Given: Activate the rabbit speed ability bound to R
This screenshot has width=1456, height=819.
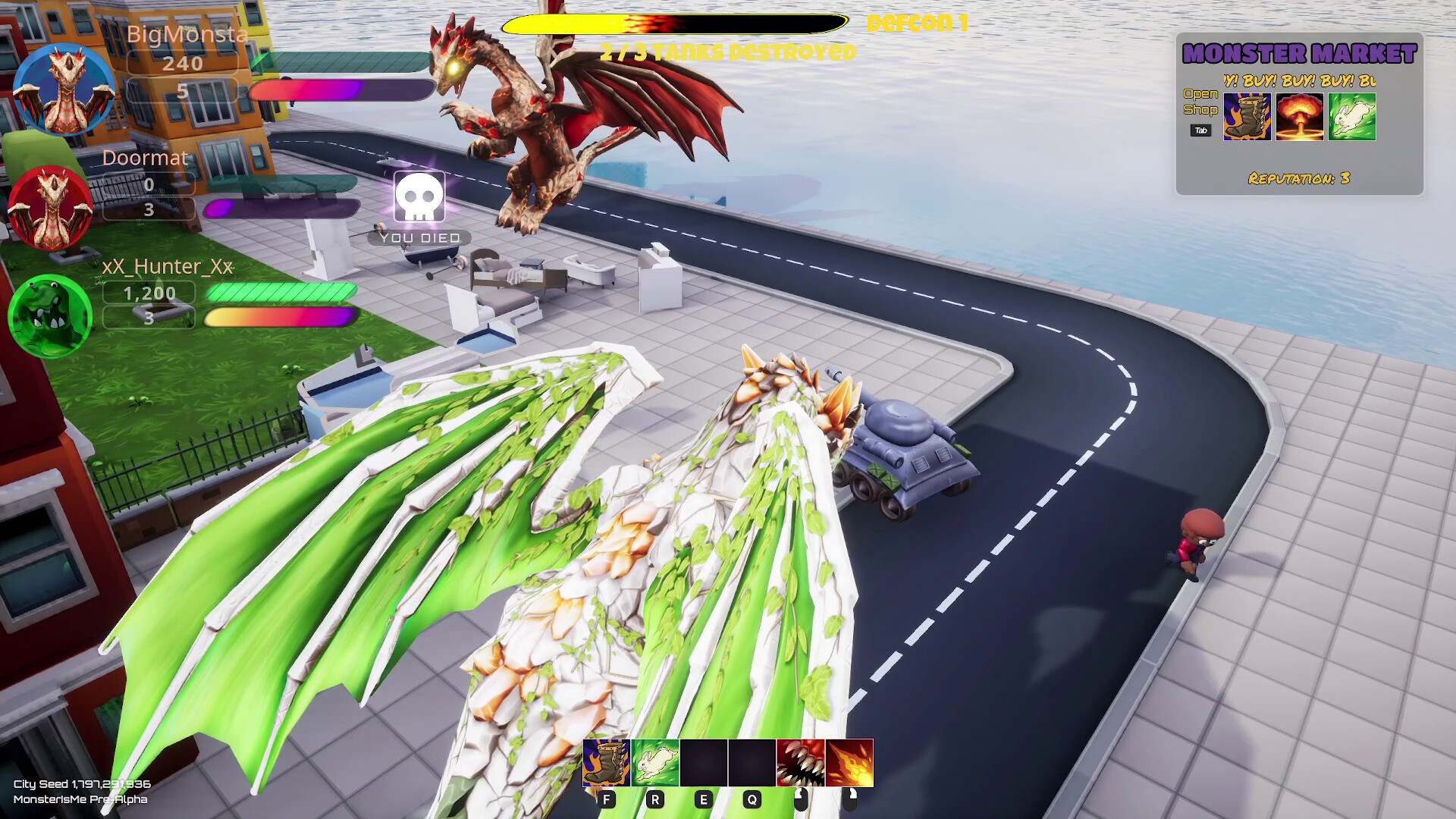Looking at the screenshot, I should tap(655, 764).
